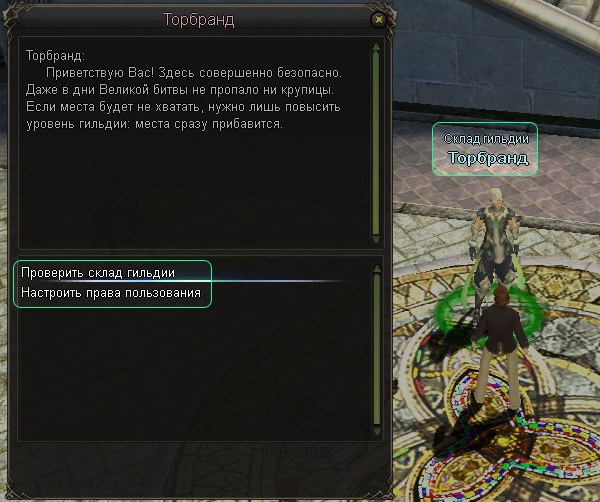
Task: Close the Торбранд dialogue window
Action: click(378, 19)
